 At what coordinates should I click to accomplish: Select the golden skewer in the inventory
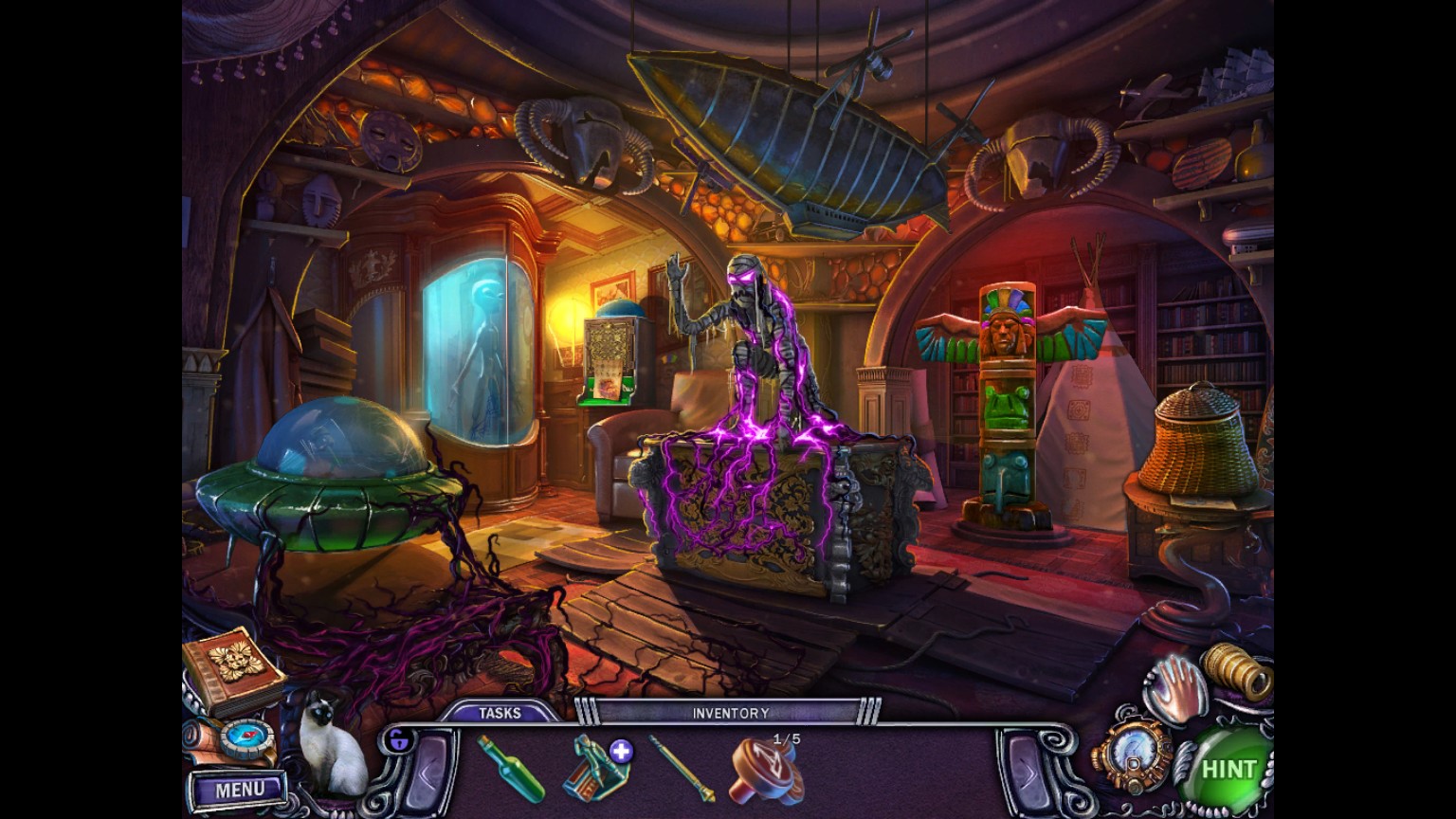tap(687, 770)
